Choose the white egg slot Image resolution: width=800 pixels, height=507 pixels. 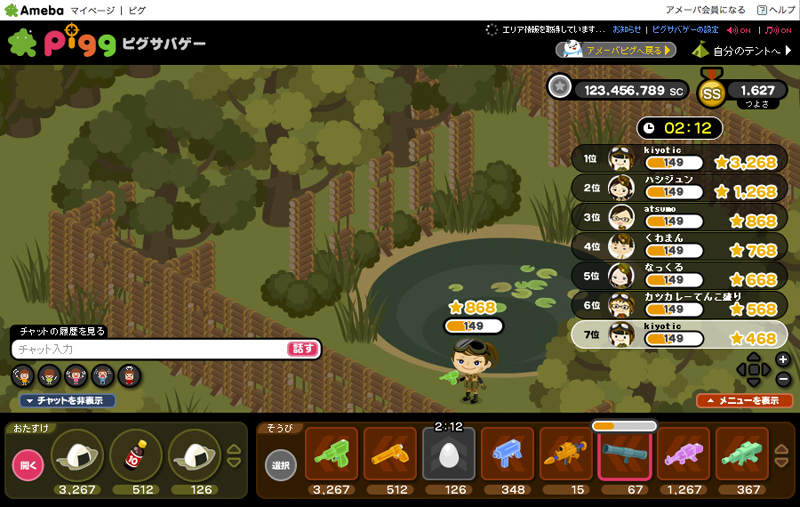[x=449, y=455]
